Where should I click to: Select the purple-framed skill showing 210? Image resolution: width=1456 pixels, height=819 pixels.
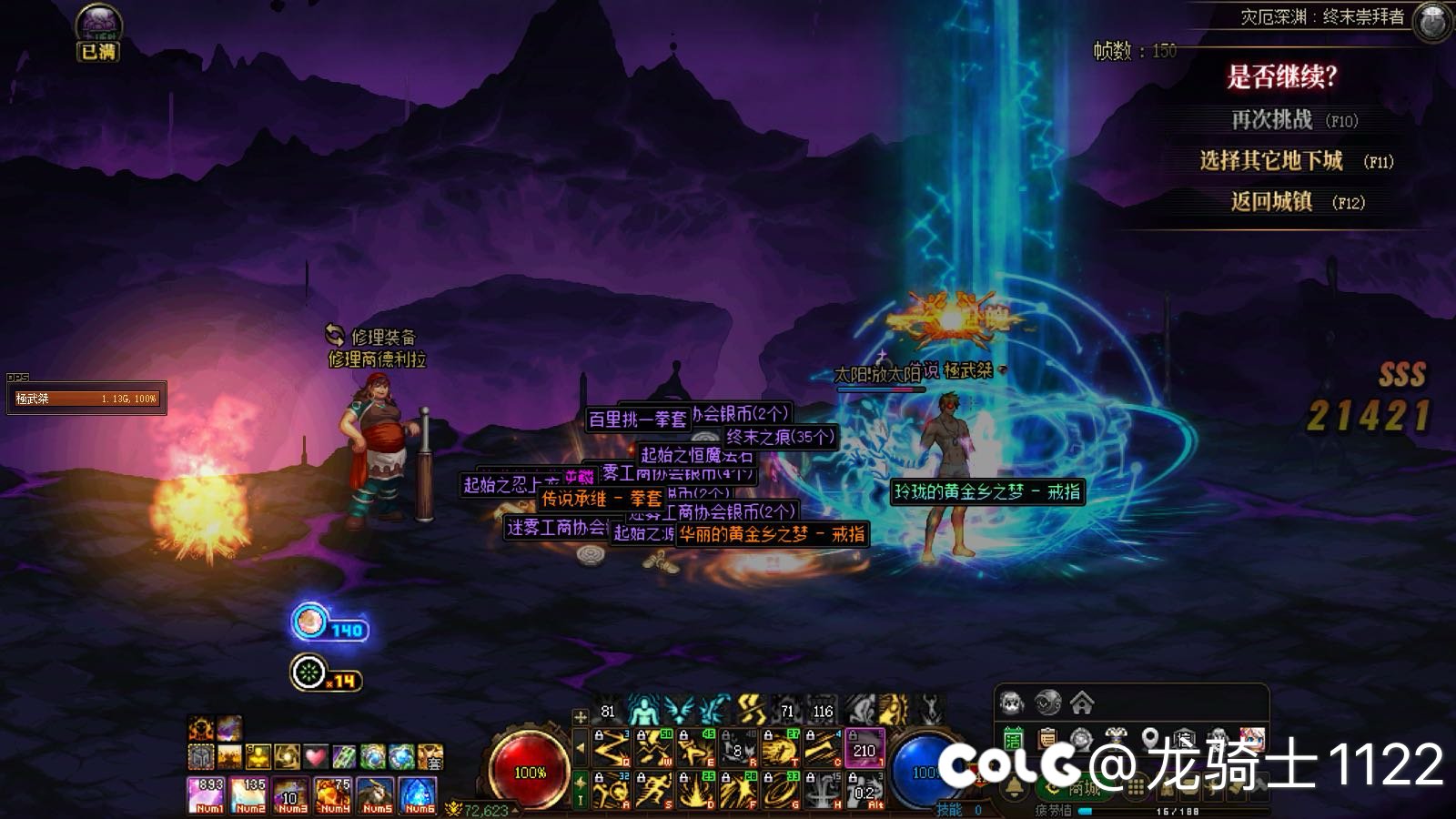click(x=864, y=748)
